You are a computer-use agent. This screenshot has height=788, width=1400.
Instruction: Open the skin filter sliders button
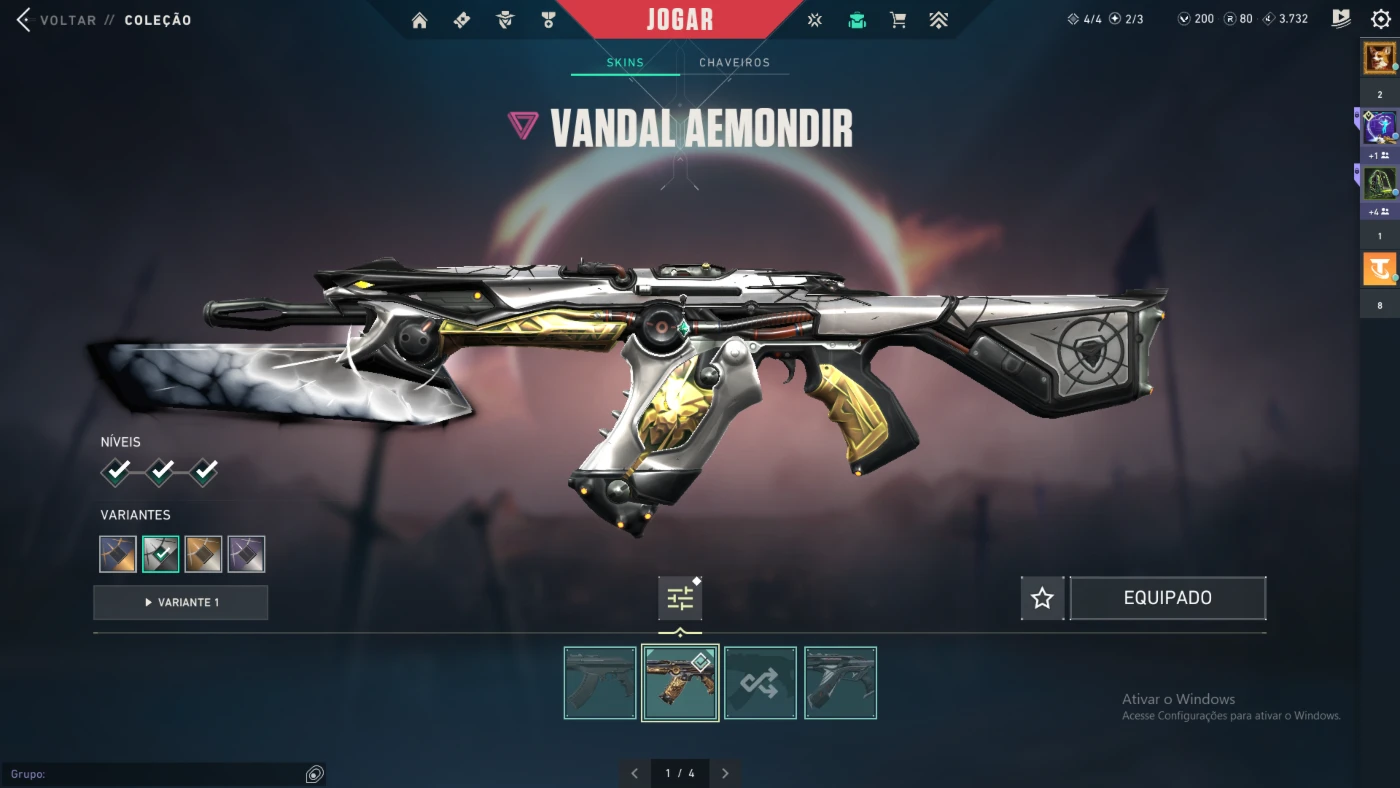(680, 599)
